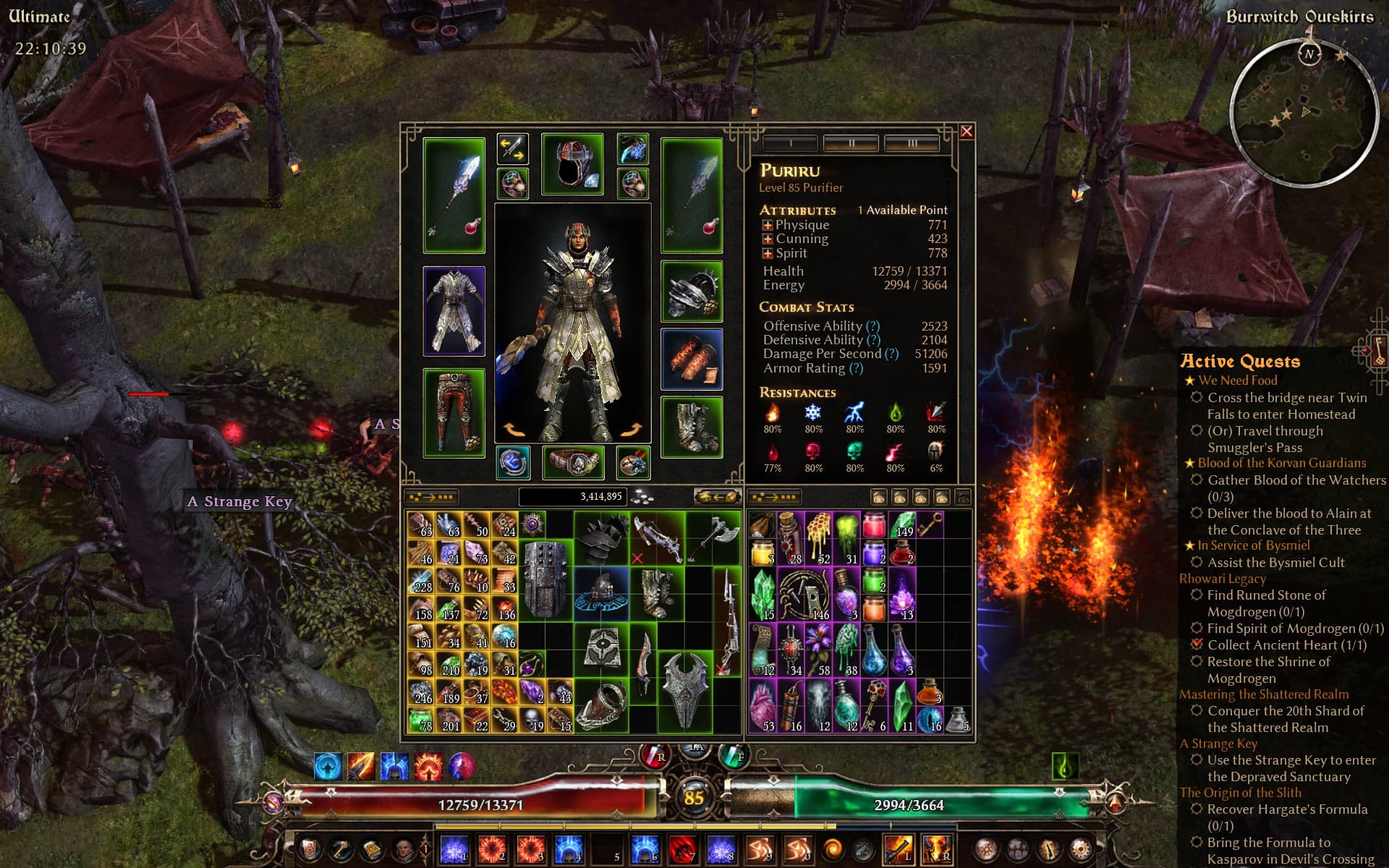Select the equipped boots slot
Screen dimensions: 1389x868
[692, 427]
